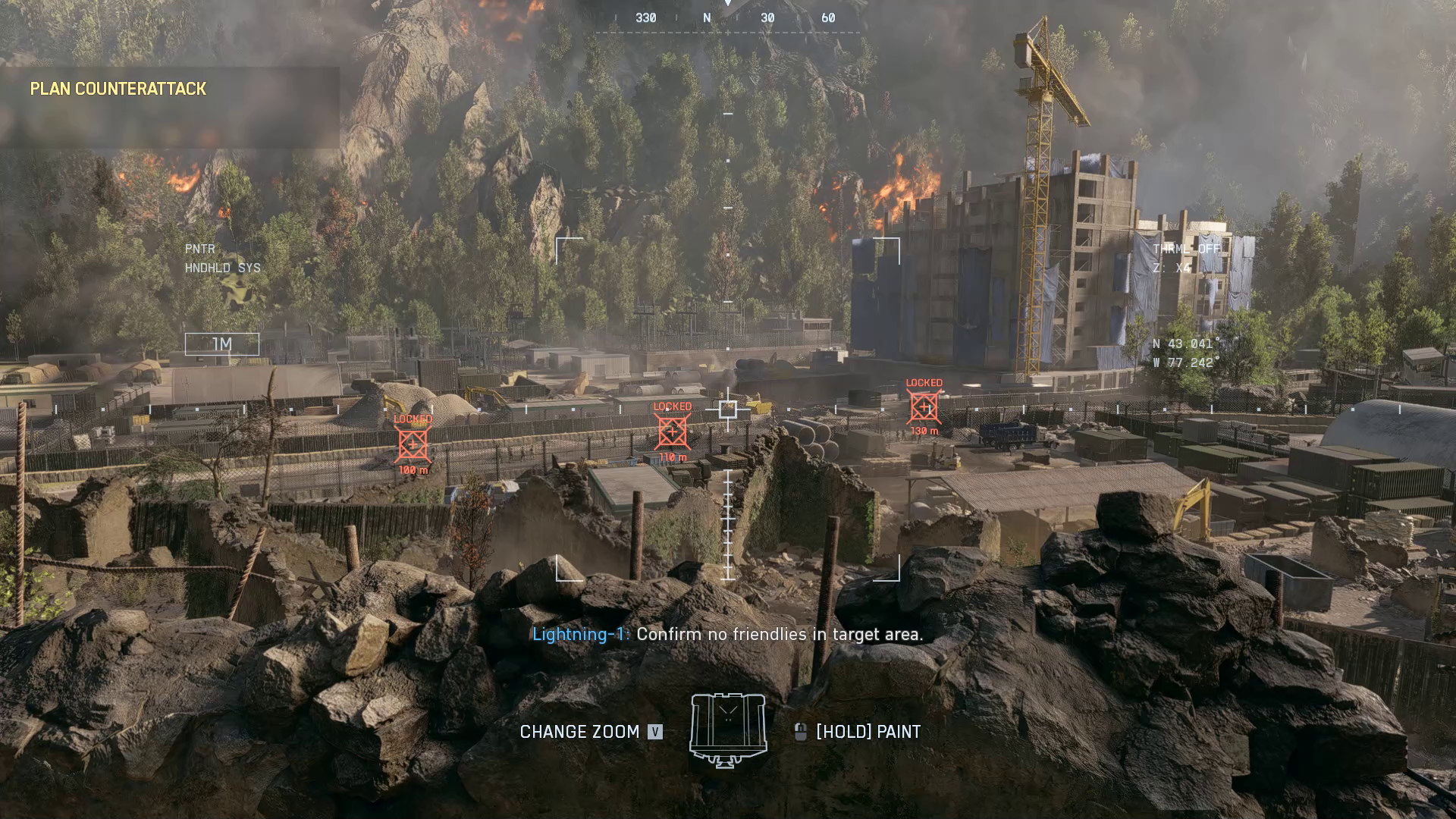
Task: Click the locked target marker at 100 m
Action: click(413, 444)
